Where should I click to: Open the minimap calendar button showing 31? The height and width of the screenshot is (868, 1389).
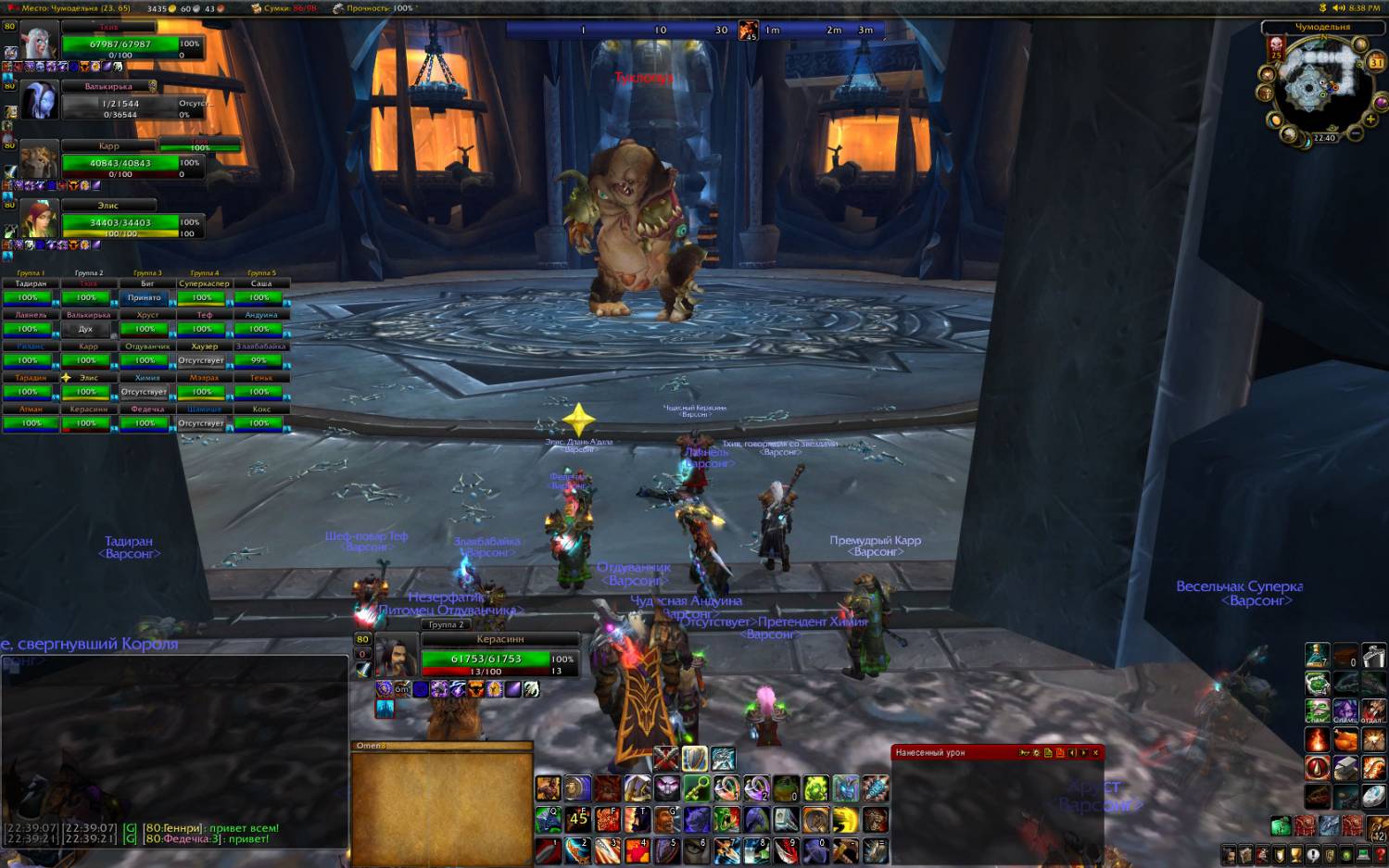coord(1376,62)
